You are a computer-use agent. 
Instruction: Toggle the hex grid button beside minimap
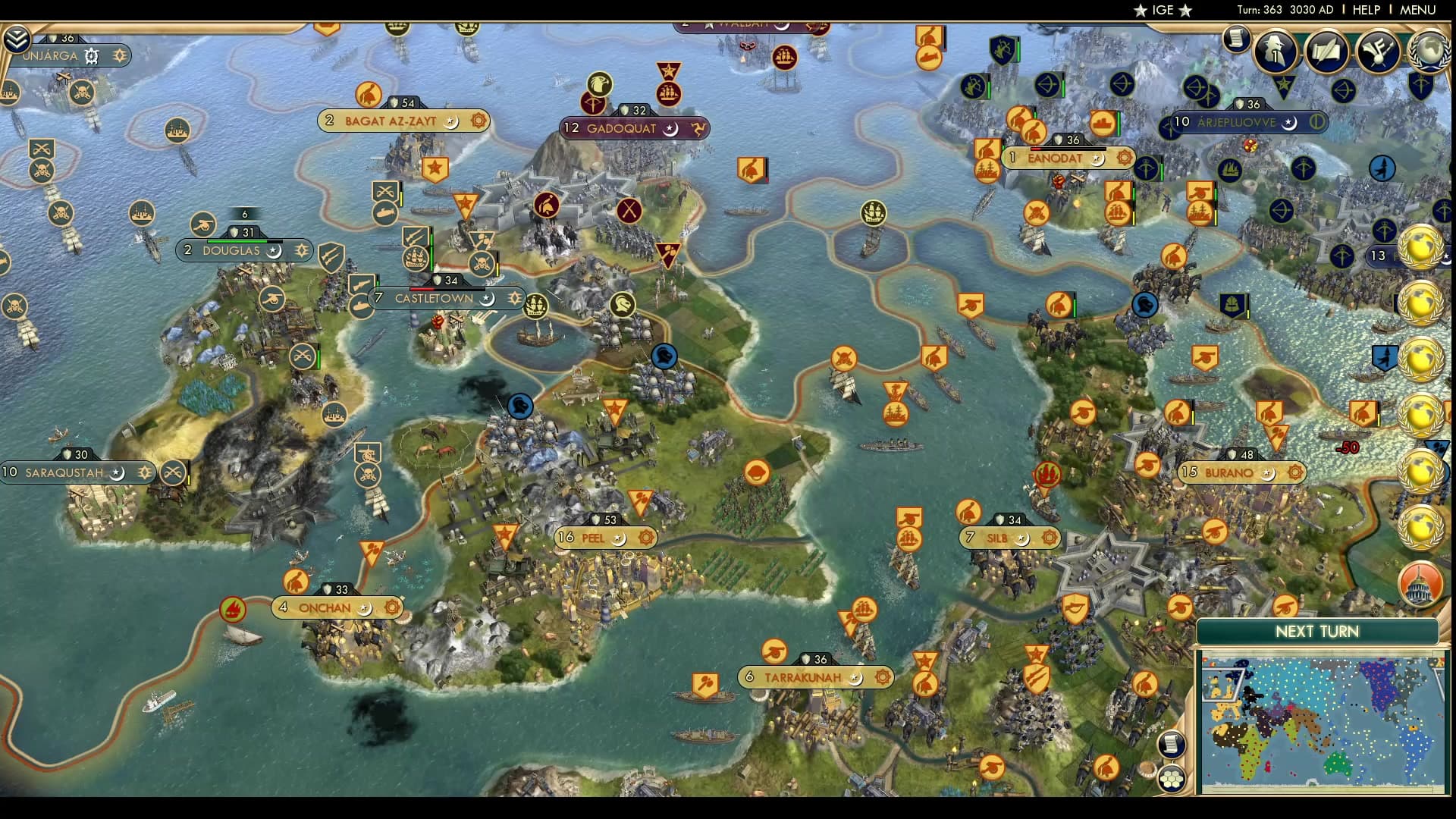click(x=1172, y=778)
